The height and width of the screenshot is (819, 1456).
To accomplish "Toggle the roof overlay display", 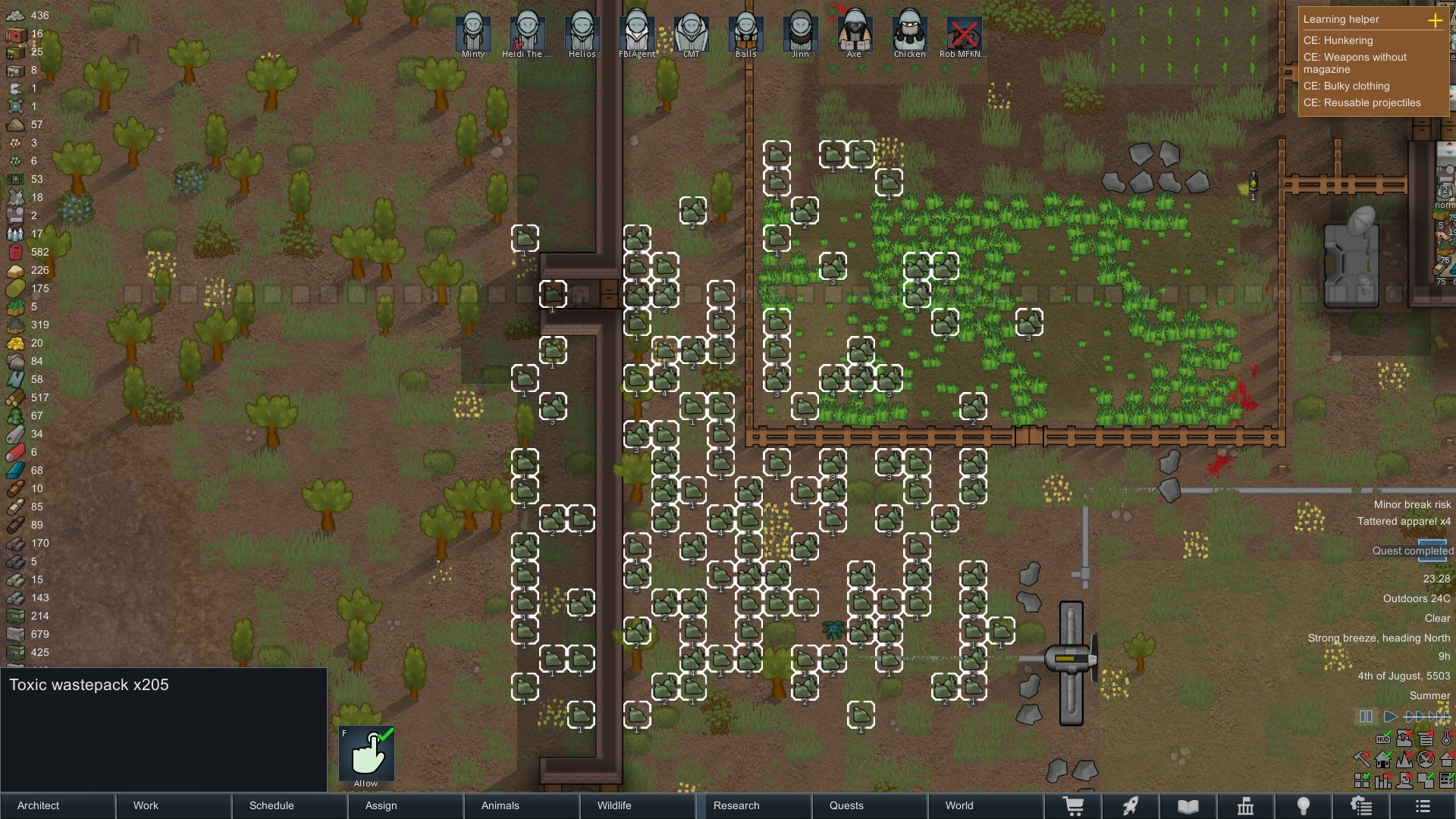I will pyautogui.click(x=1448, y=760).
